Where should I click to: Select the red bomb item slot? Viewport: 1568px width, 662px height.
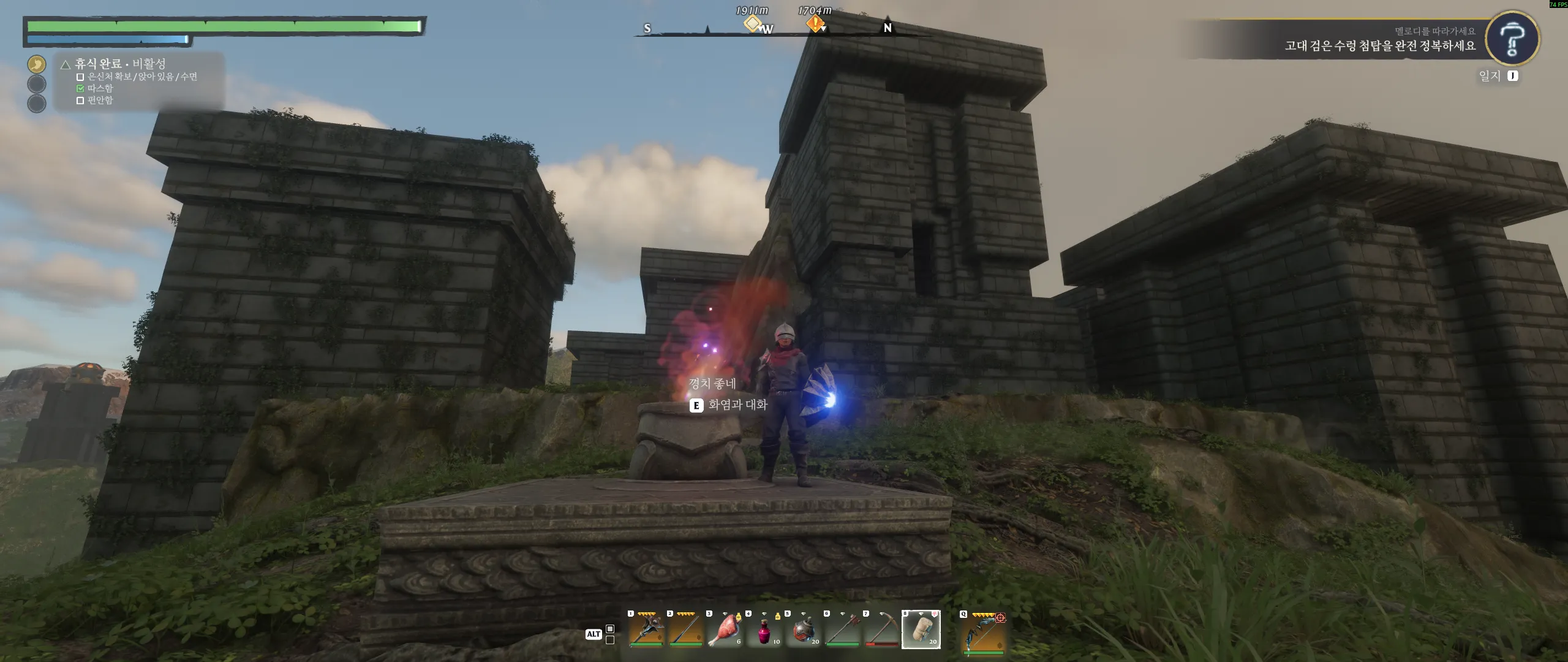point(803,630)
